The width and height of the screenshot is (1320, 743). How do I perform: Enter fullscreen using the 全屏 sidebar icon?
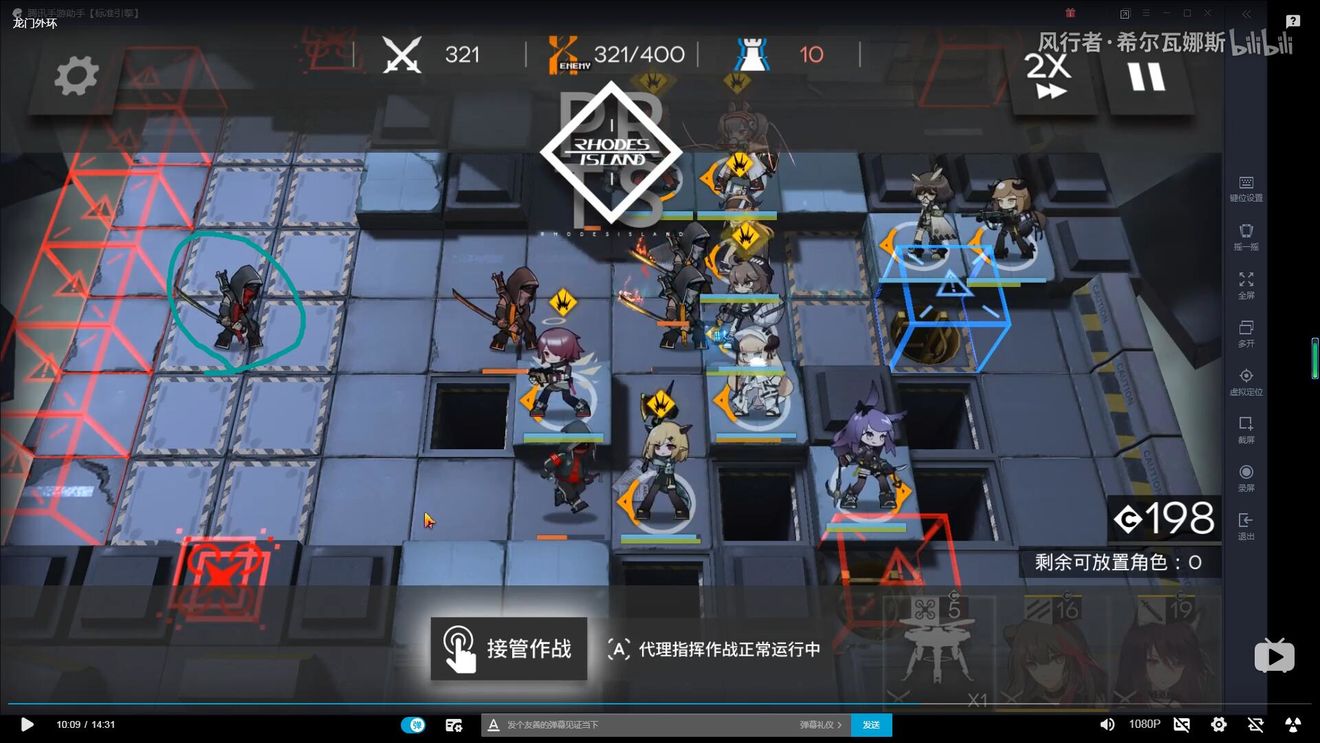1246,281
